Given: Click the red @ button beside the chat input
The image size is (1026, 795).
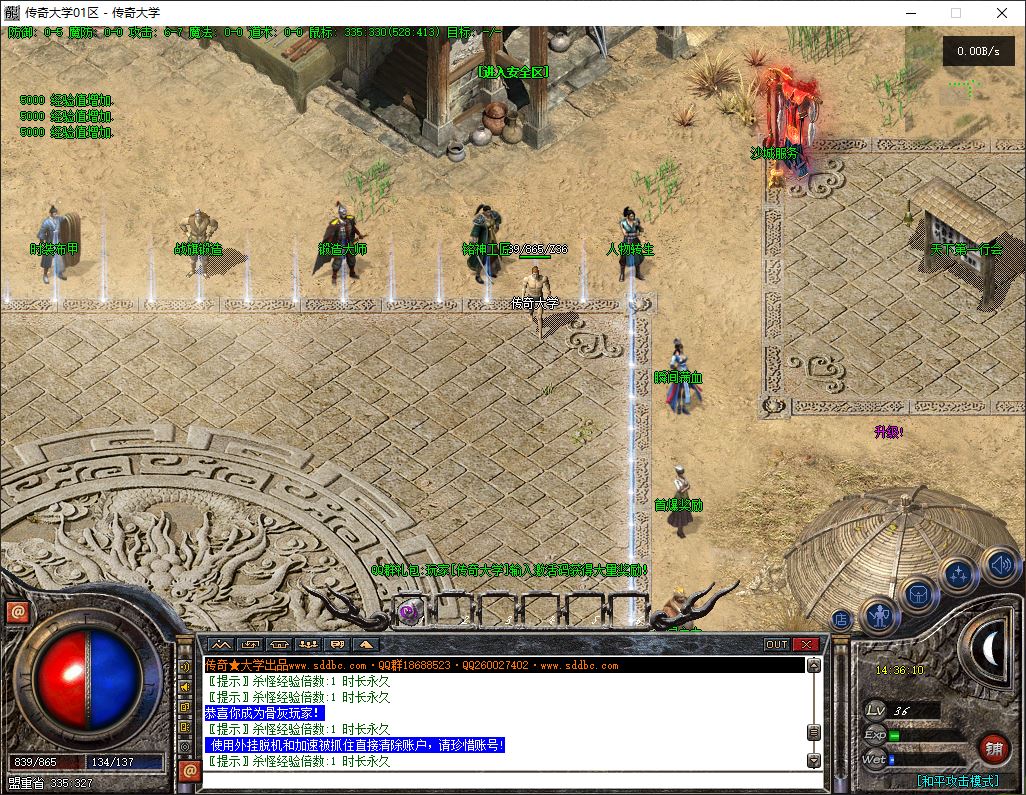Looking at the screenshot, I should [189, 771].
